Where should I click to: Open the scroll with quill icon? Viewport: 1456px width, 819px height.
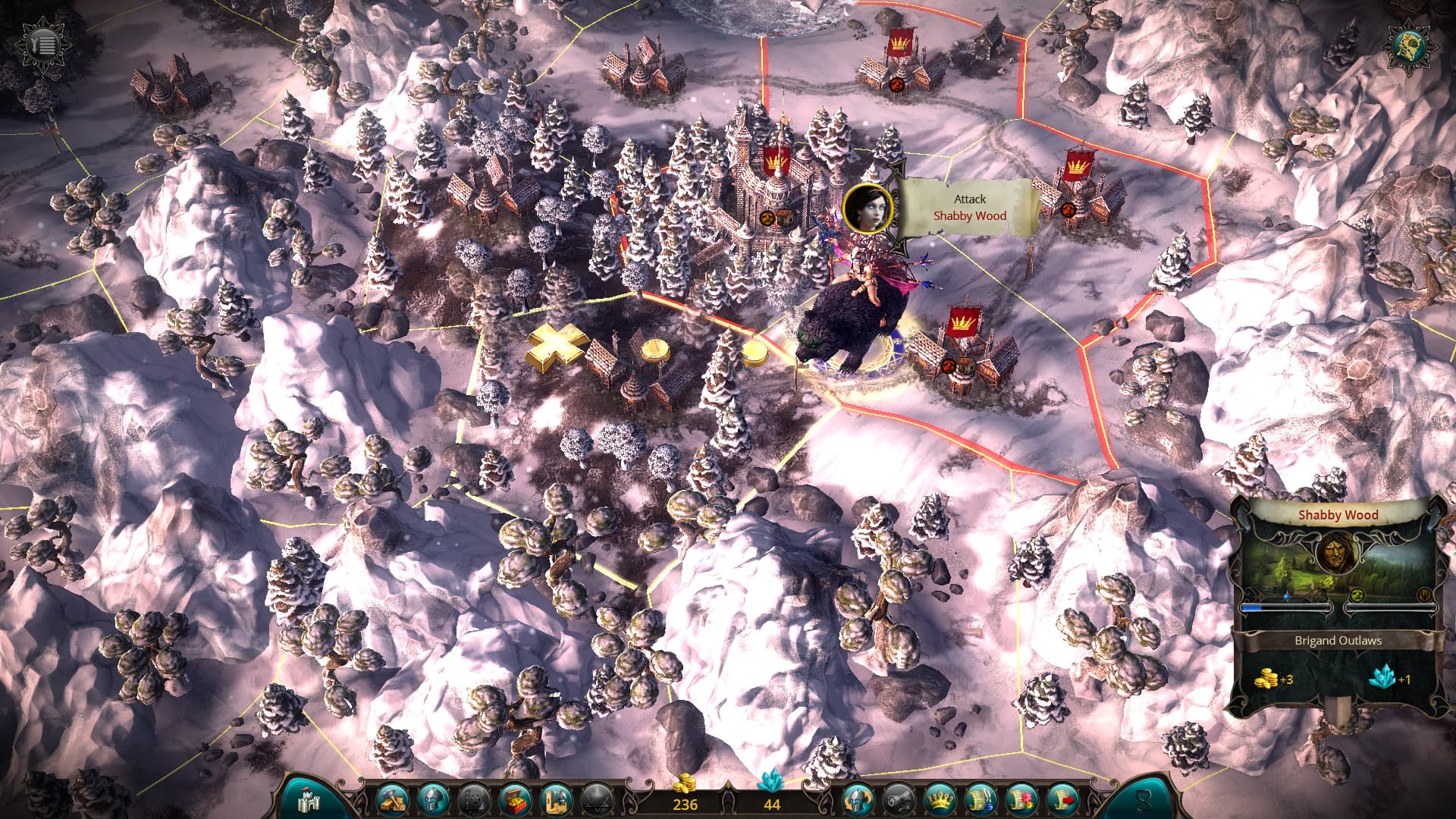tap(981, 799)
